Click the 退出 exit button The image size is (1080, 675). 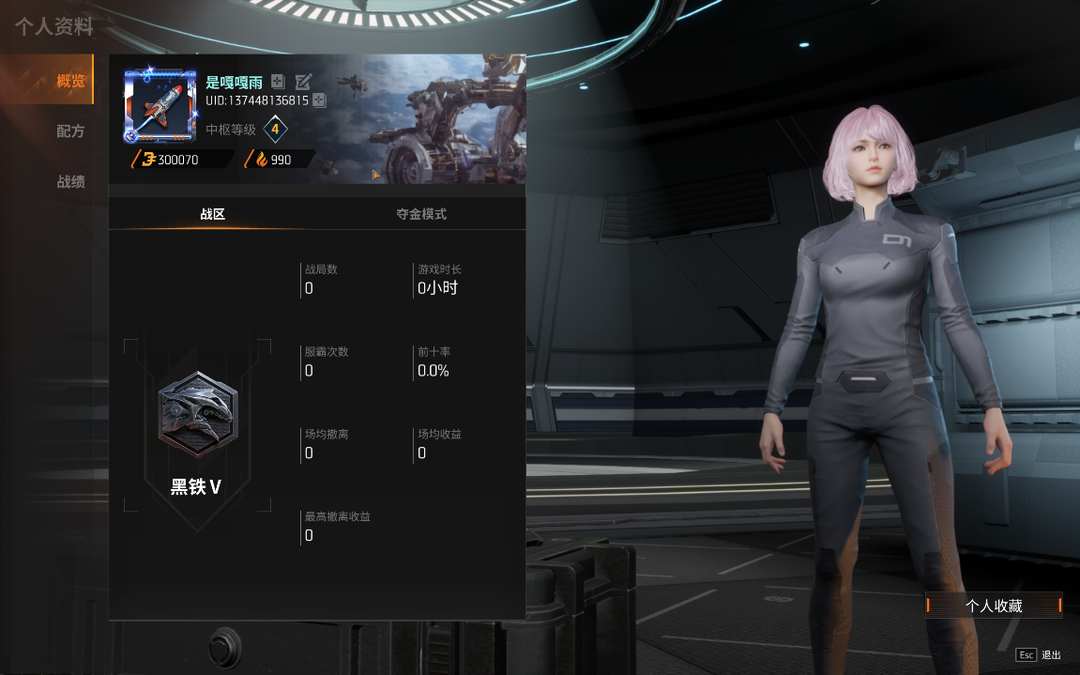tap(1039, 655)
